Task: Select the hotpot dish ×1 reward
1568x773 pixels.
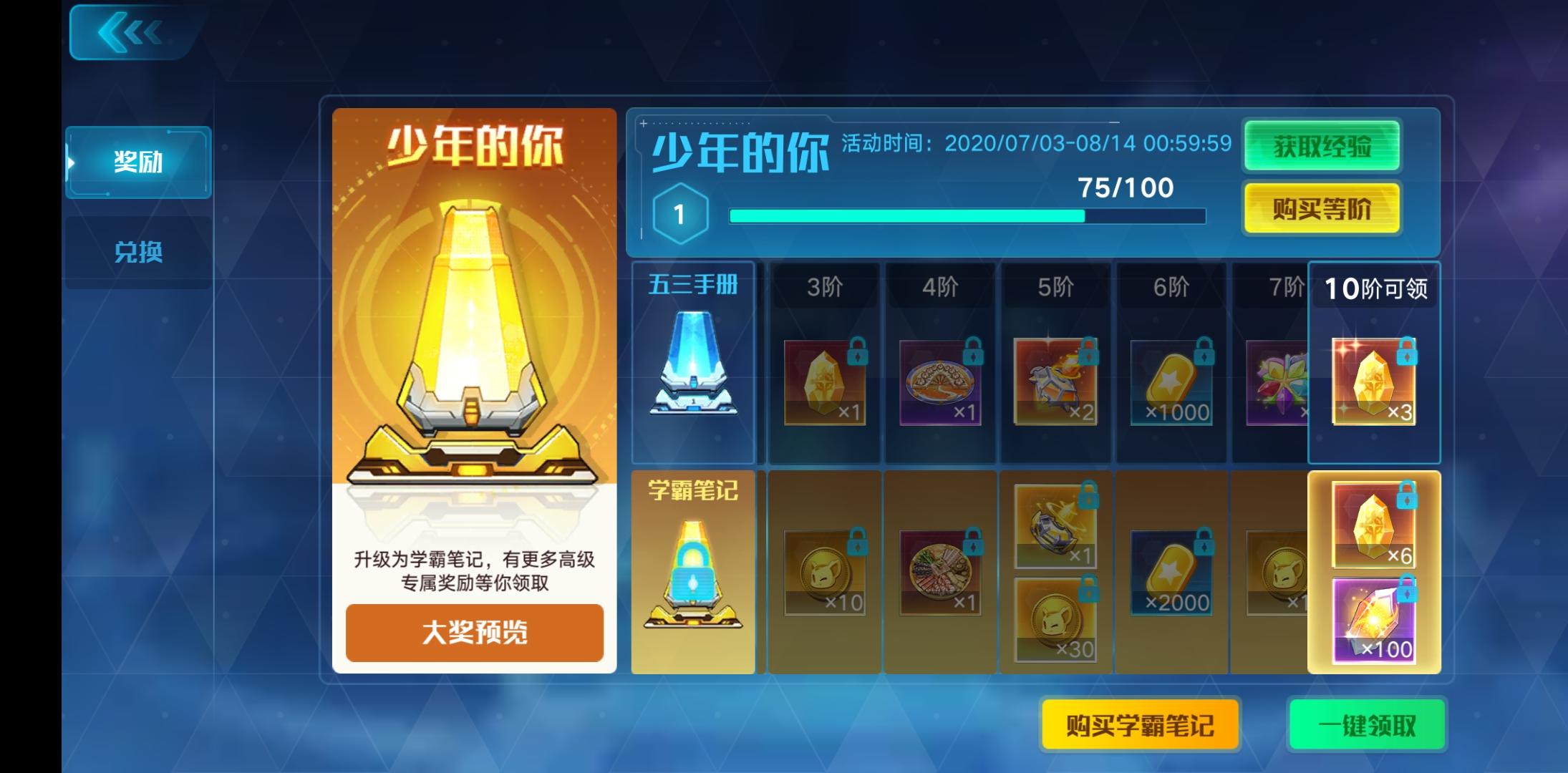Action: point(940,573)
